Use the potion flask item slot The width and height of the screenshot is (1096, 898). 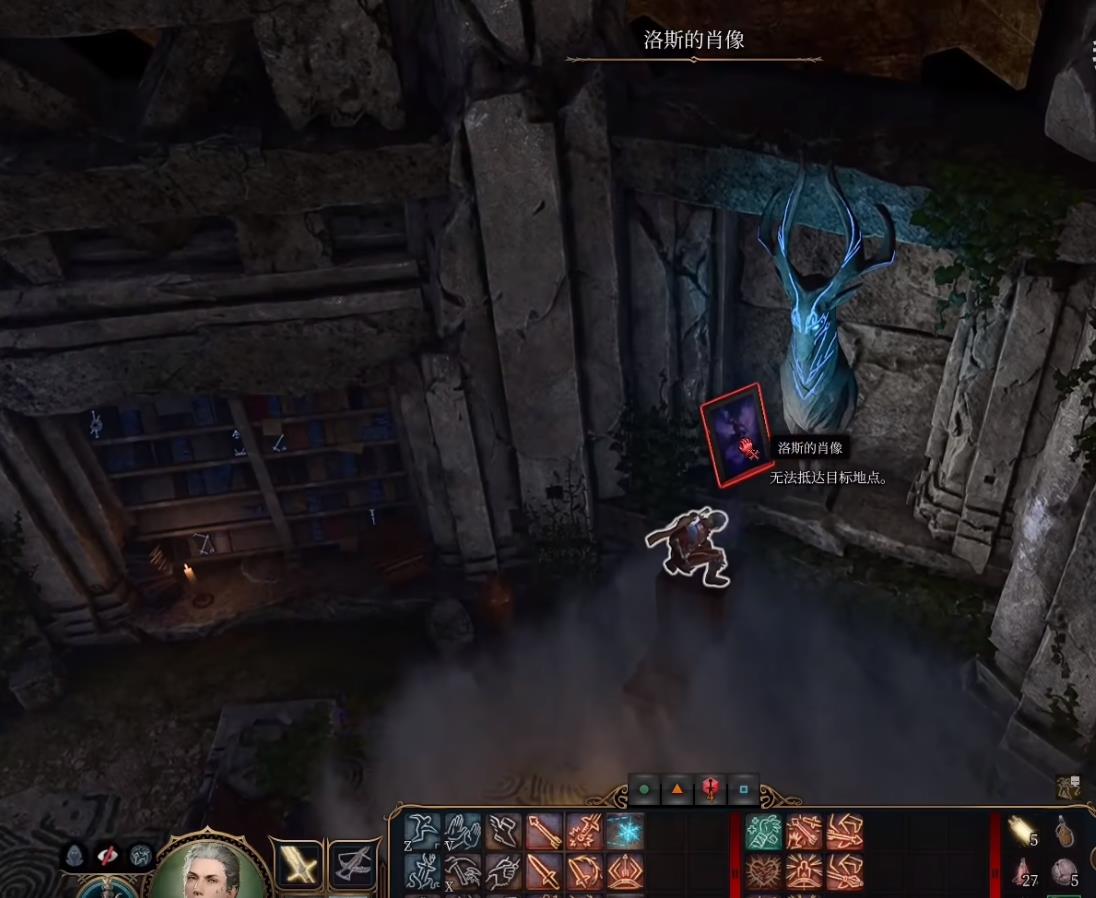click(x=1065, y=830)
